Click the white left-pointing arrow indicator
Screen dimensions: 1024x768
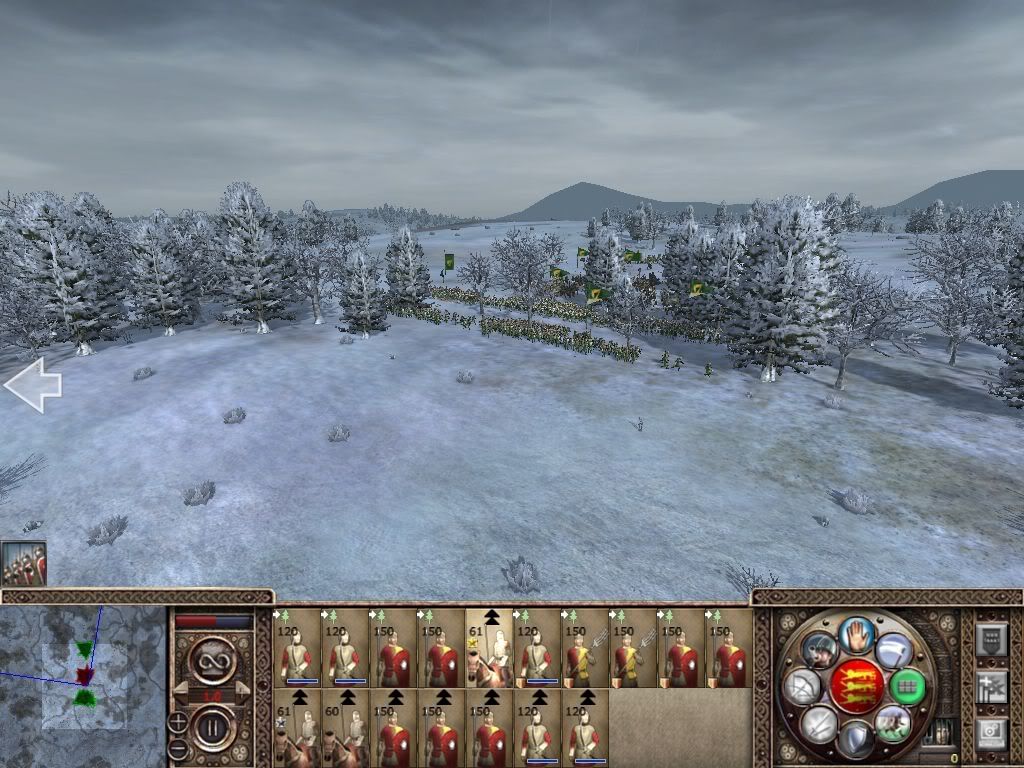[x=32, y=387]
